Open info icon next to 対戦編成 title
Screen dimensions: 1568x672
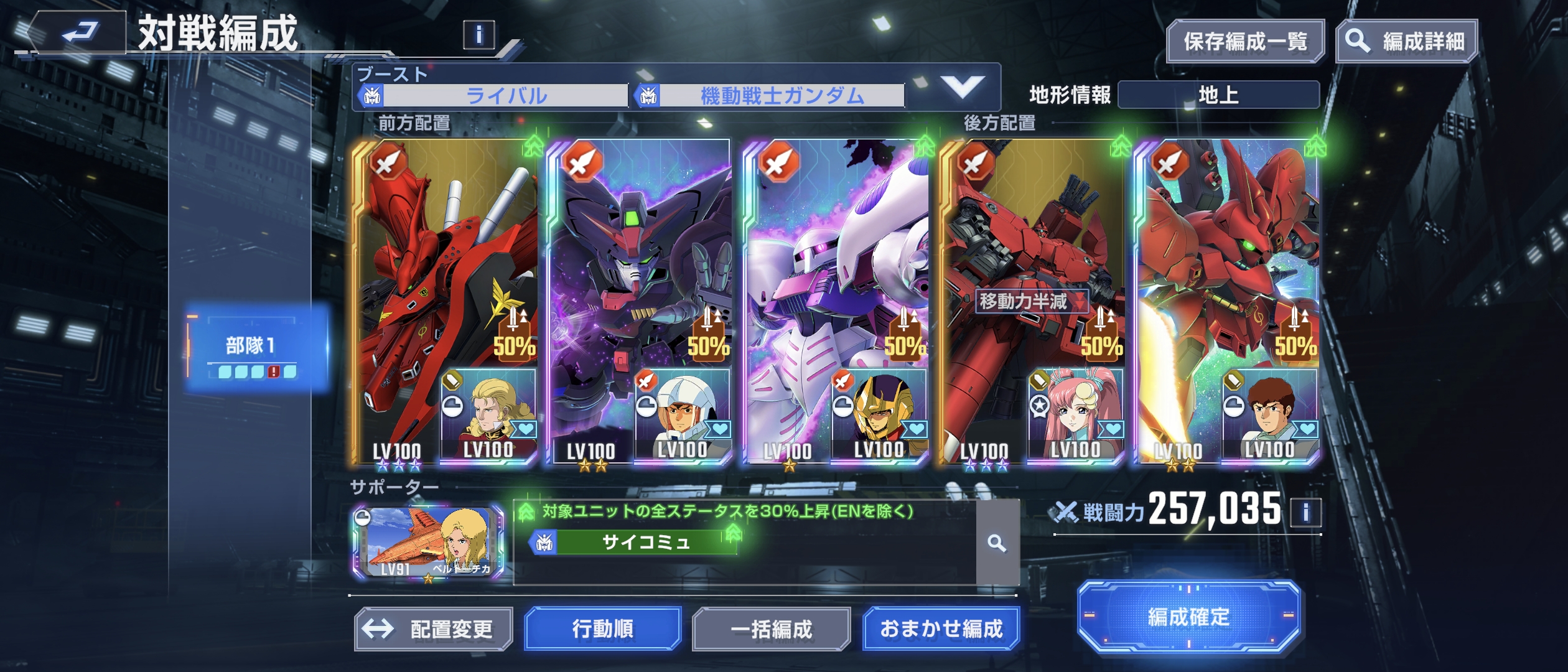478,35
